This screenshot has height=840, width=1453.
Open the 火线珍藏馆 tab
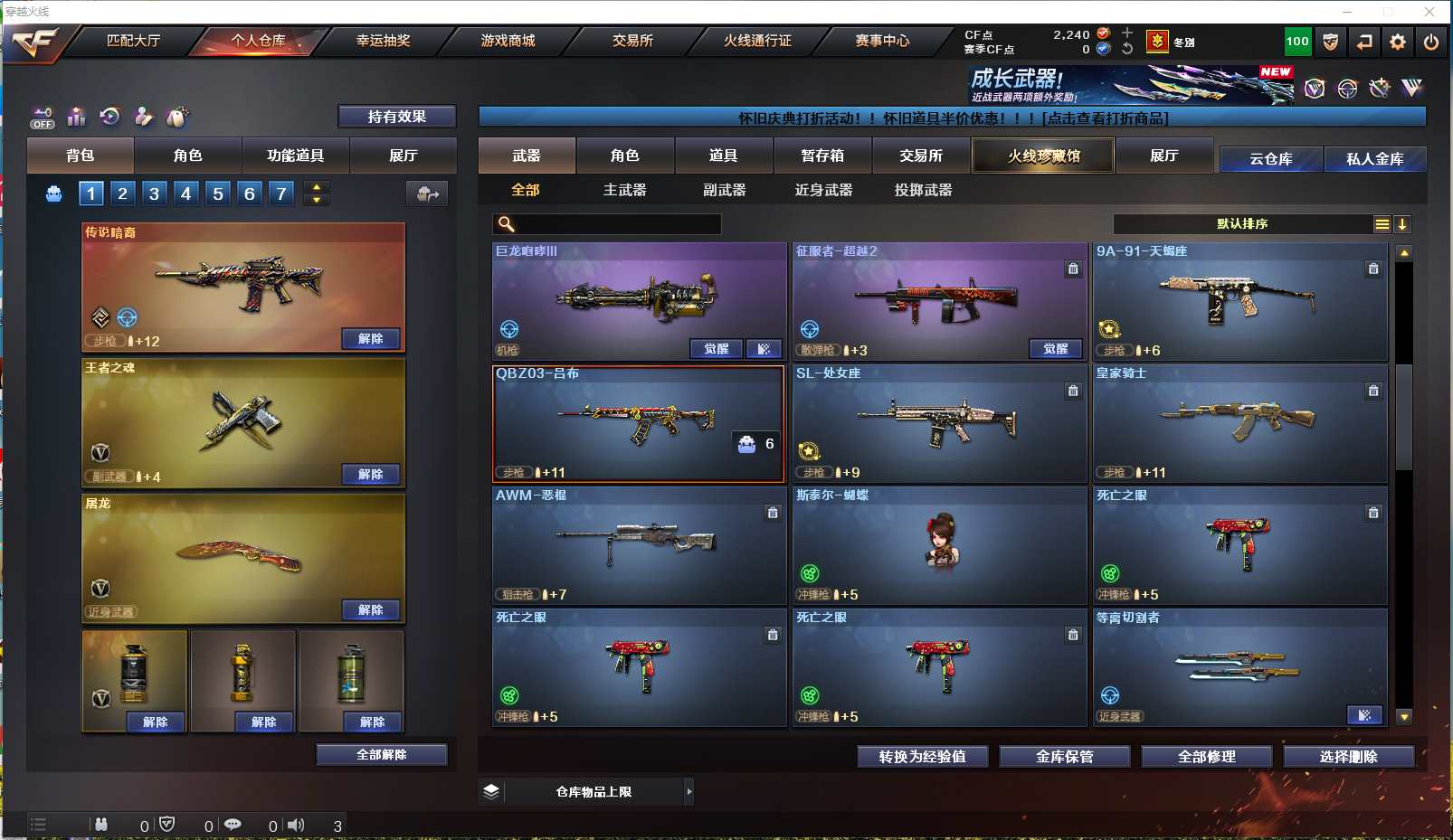pyautogui.click(x=1043, y=156)
